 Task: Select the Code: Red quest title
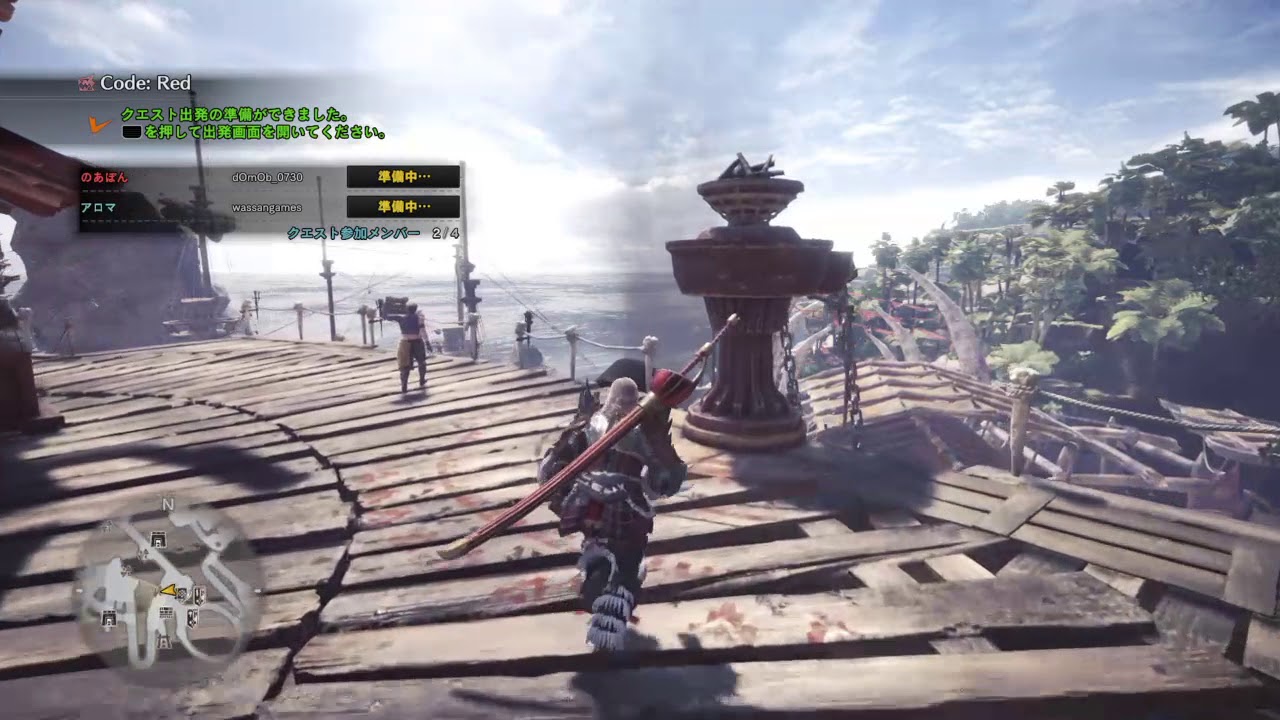pos(145,83)
